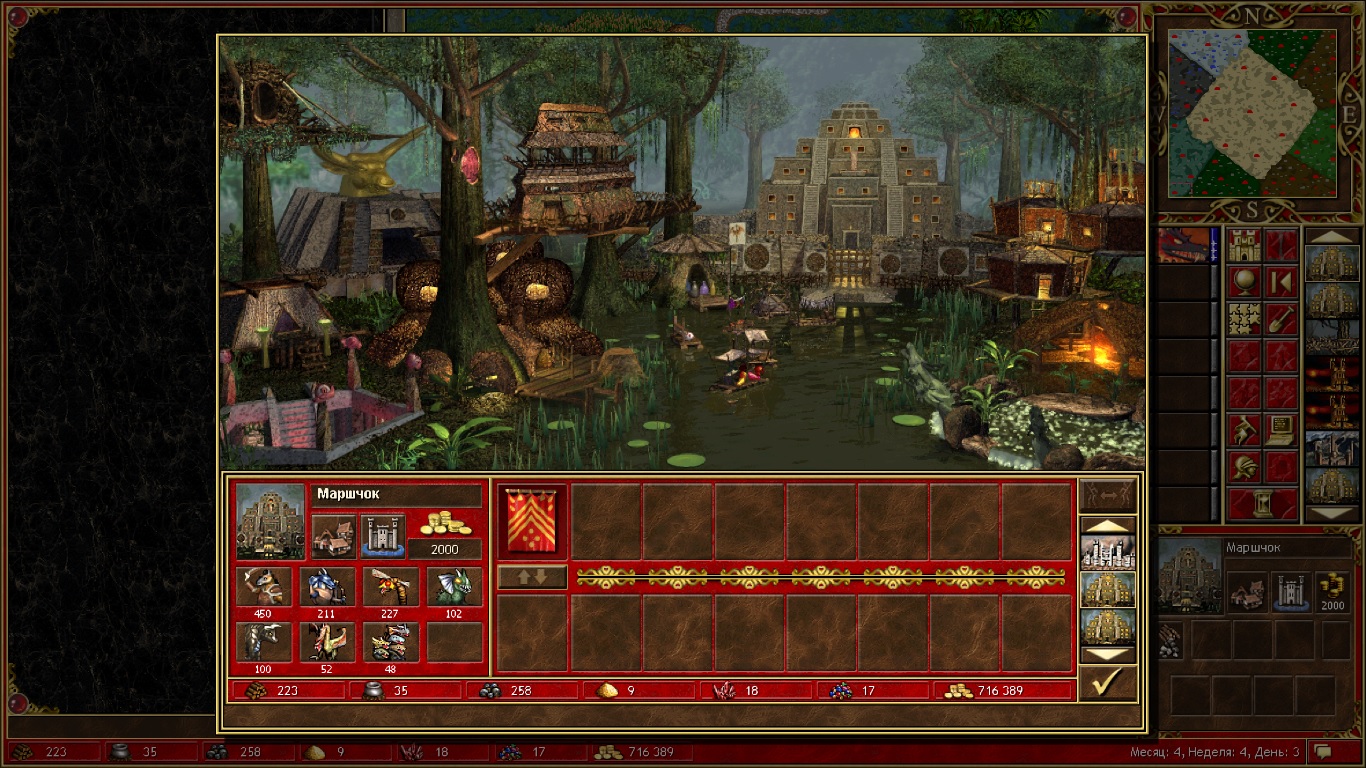The height and width of the screenshot is (768, 1366).
Task: Open the Village Hall building icon
Action: [333, 536]
